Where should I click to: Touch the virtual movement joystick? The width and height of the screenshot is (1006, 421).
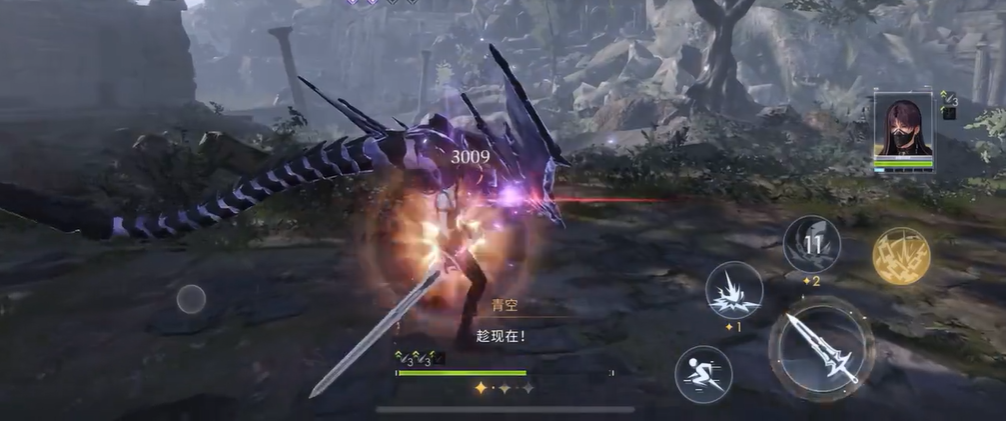point(191,299)
